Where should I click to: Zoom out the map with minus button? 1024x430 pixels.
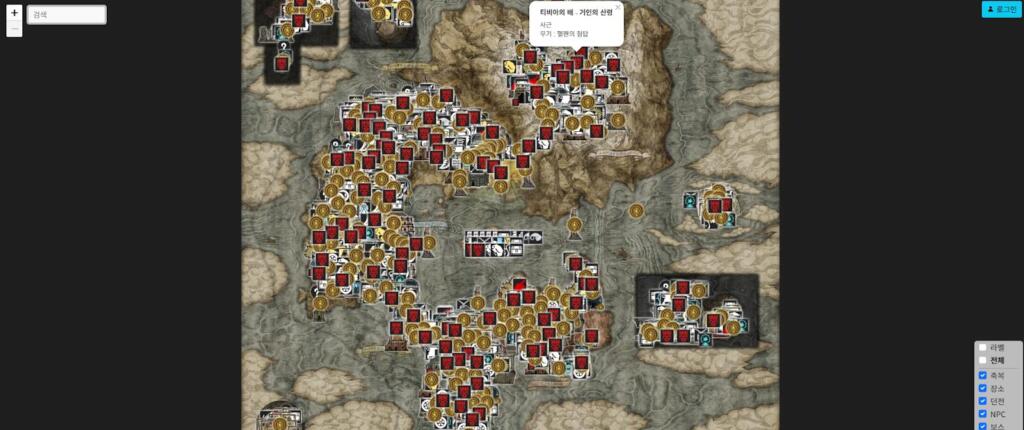(14, 29)
